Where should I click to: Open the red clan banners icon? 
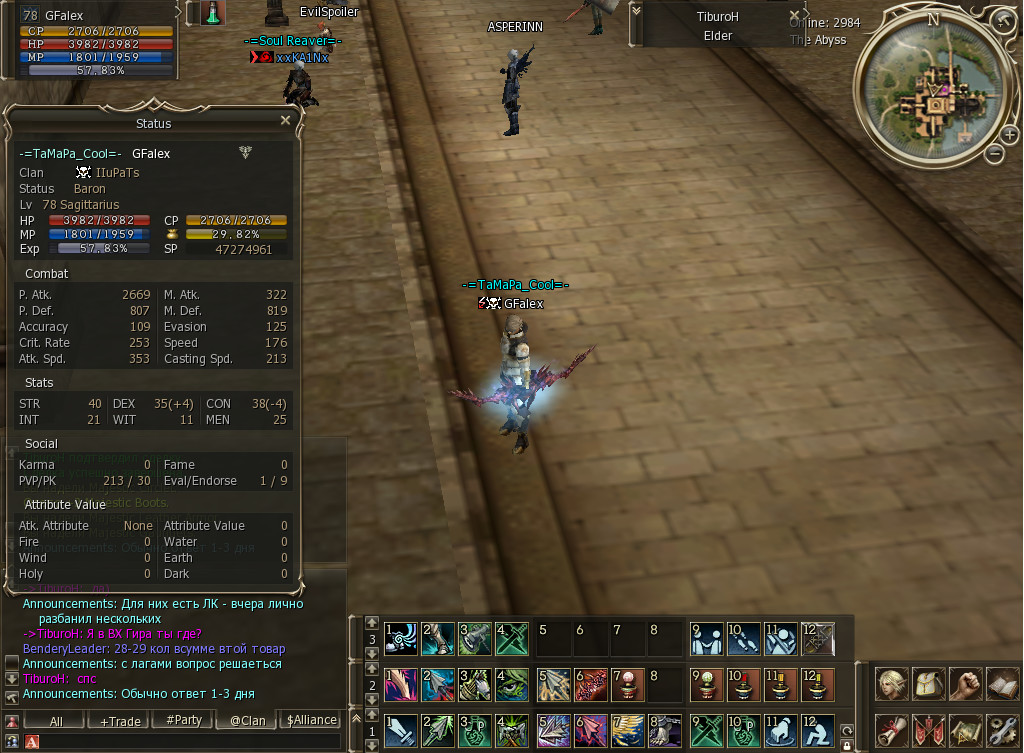point(929,729)
